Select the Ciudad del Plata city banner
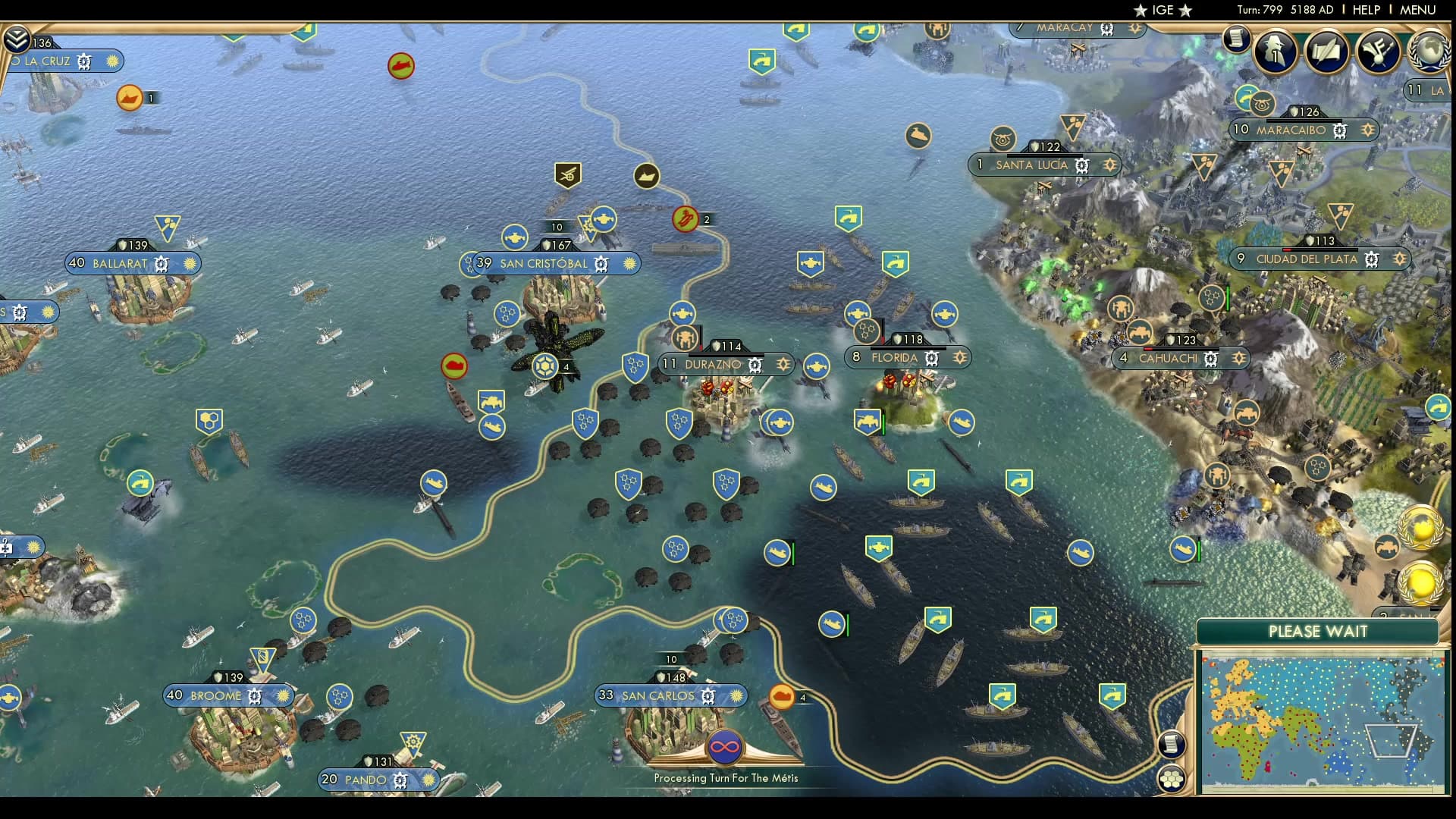 [1307, 259]
